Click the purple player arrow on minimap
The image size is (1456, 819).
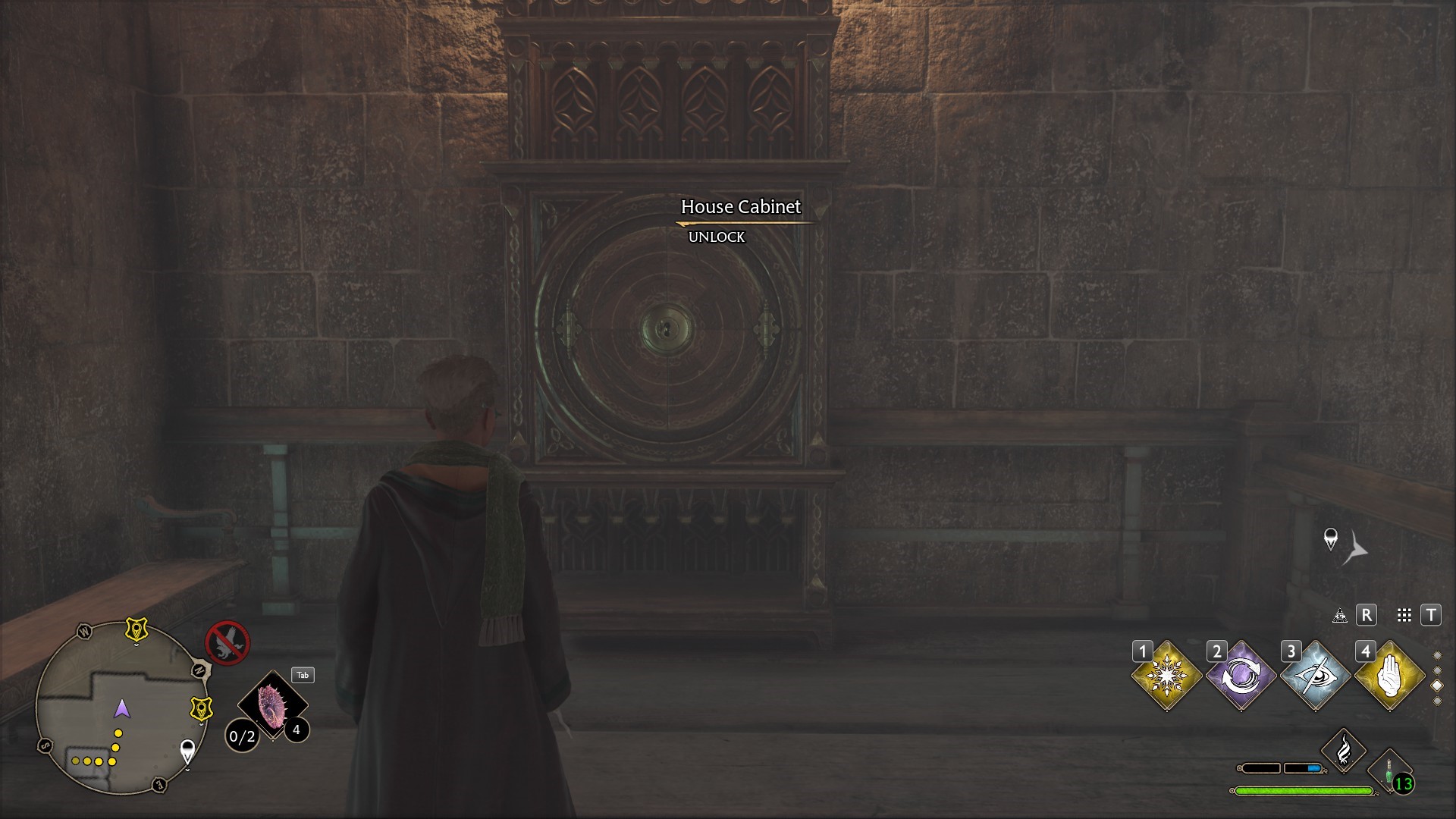(121, 709)
